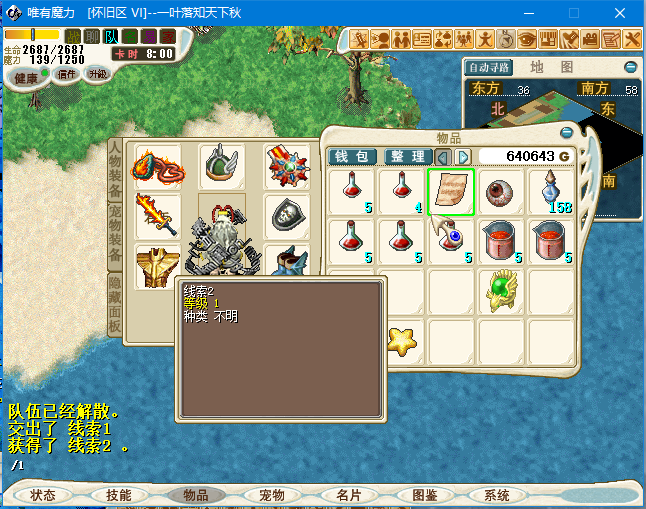Image resolution: width=646 pixels, height=509 pixels.
Task: Click the 自动寻路 auto-pathfinding button
Action: pyautogui.click(x=490, y=68)
